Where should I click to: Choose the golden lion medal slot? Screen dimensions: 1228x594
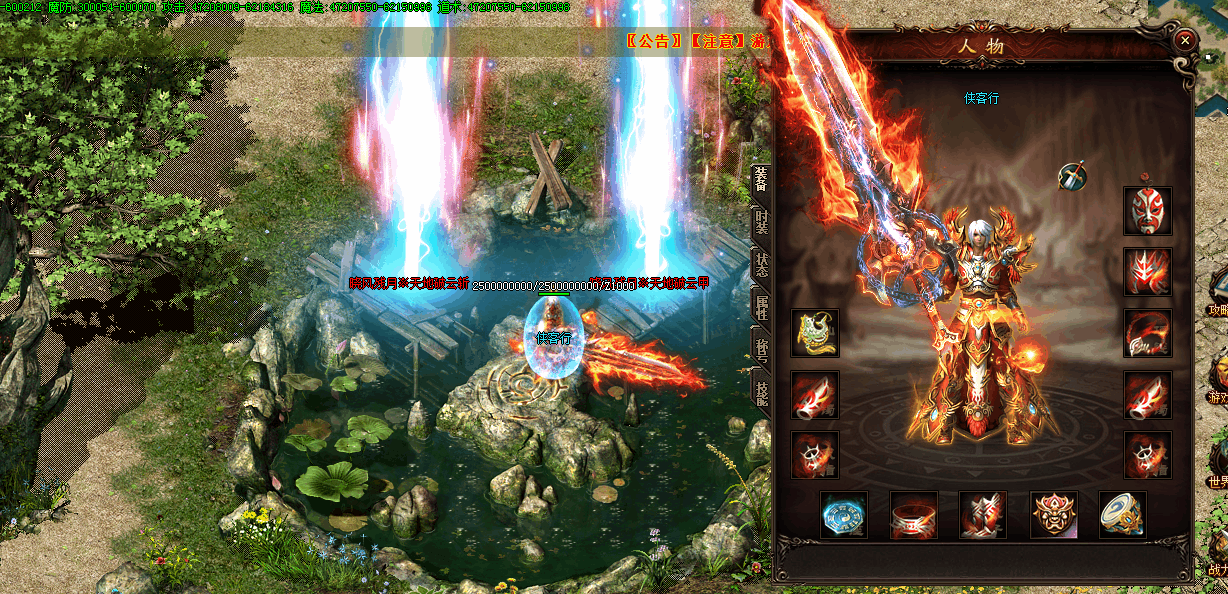click(x=1054, y=515)
